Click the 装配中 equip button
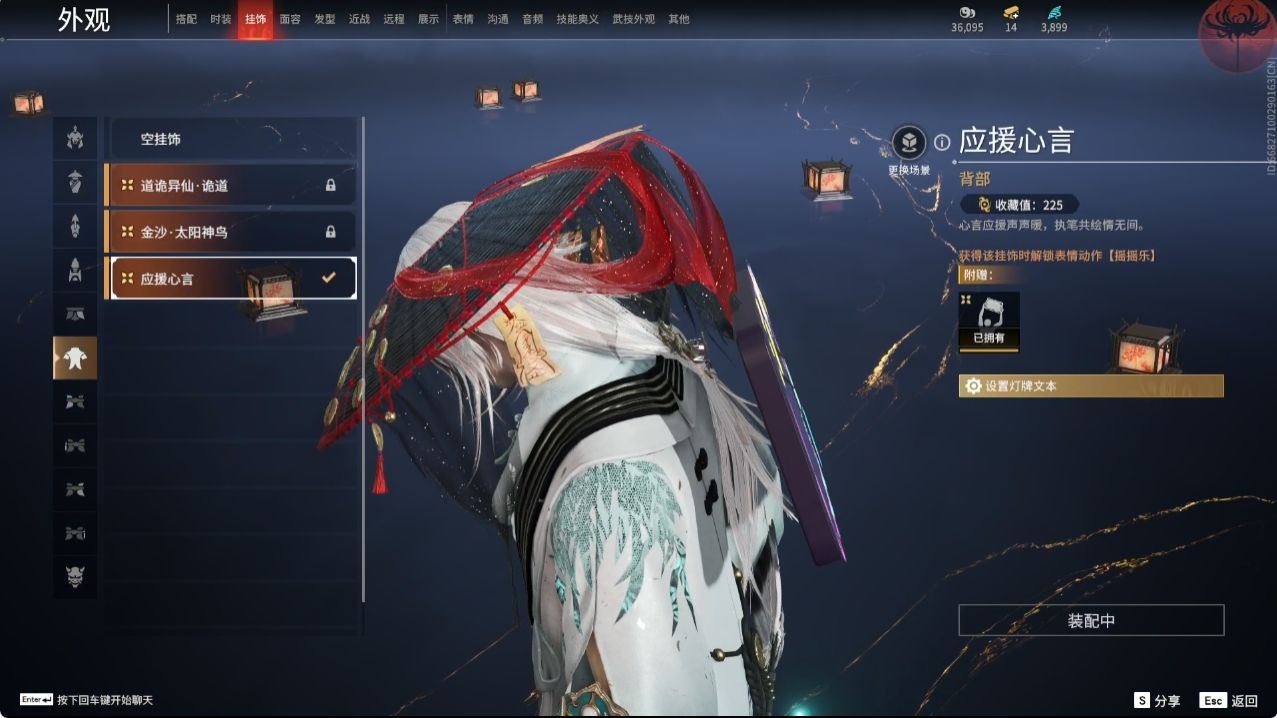The height and width of the screenshot is (718, 1277). coord(1091,620)
